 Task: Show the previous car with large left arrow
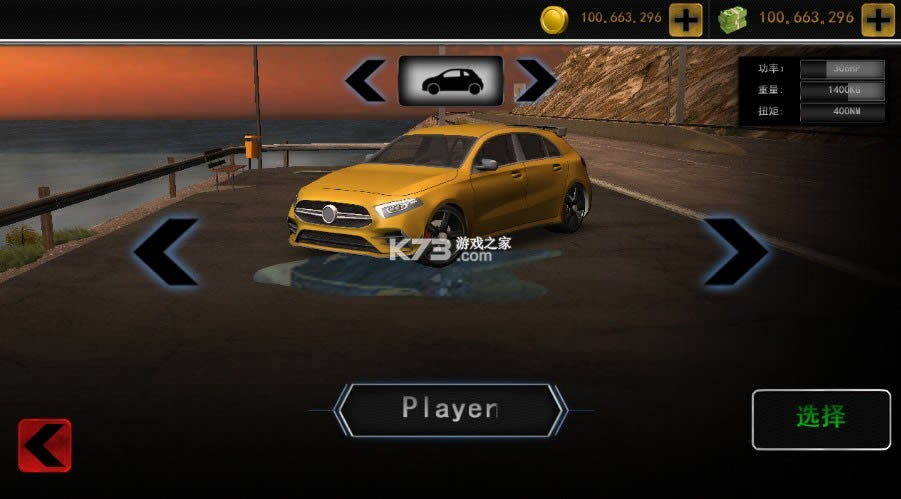(166, 251)
